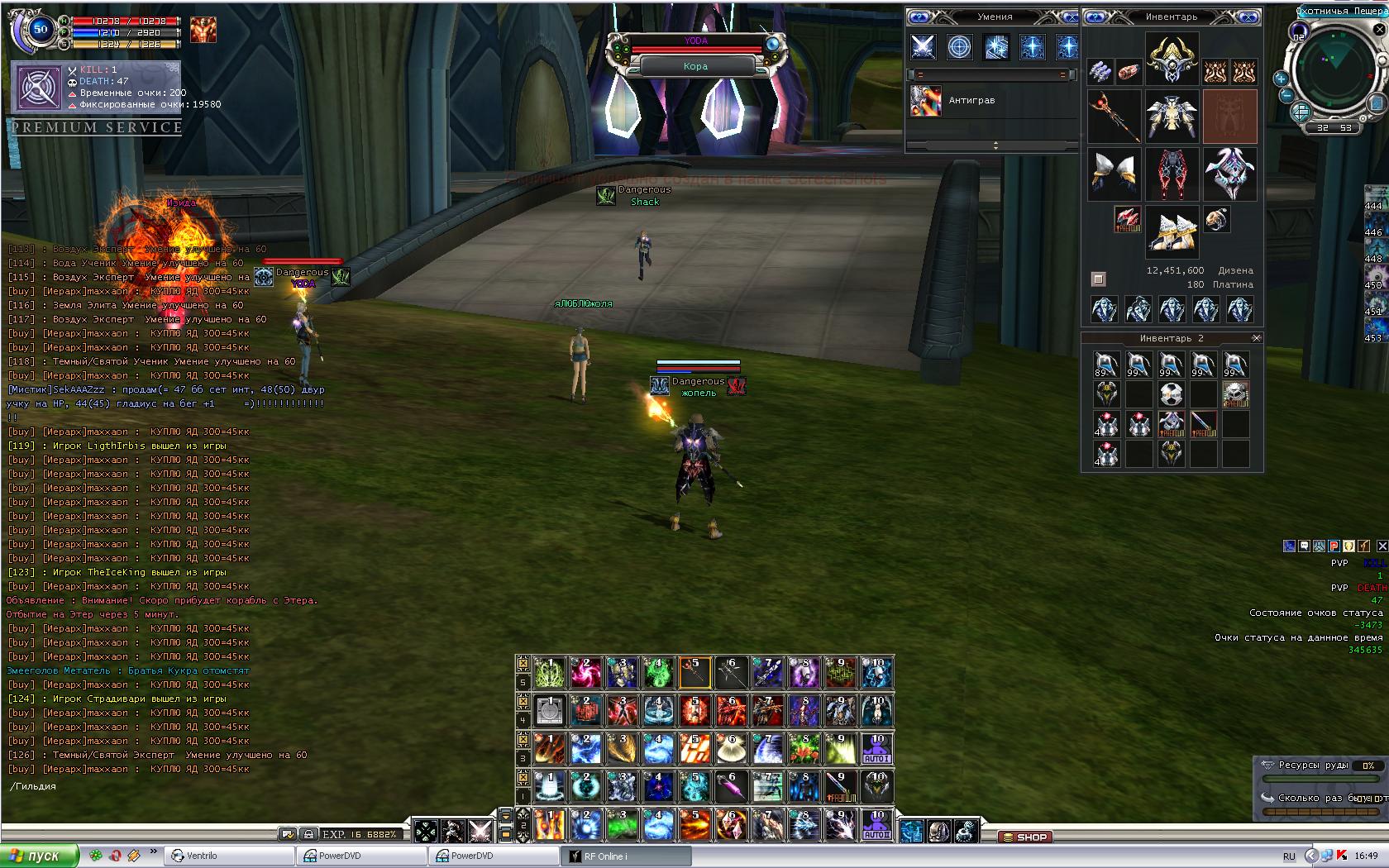Select the equipped staff weapon slot
Image resolution: width=1389 pixels, height=868 pixels.
(x=1113, y=117)
